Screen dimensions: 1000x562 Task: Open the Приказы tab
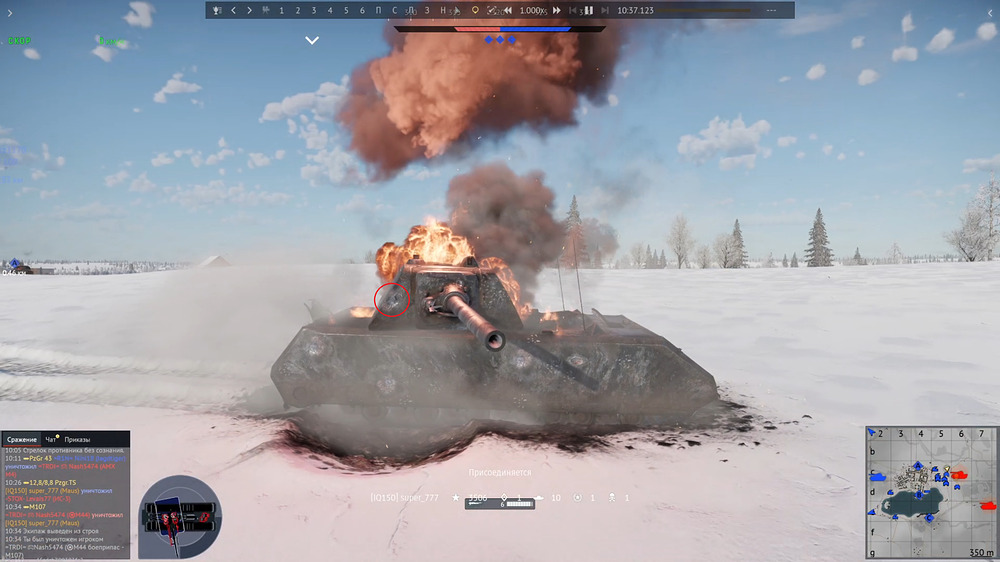[x=78, y=439]
